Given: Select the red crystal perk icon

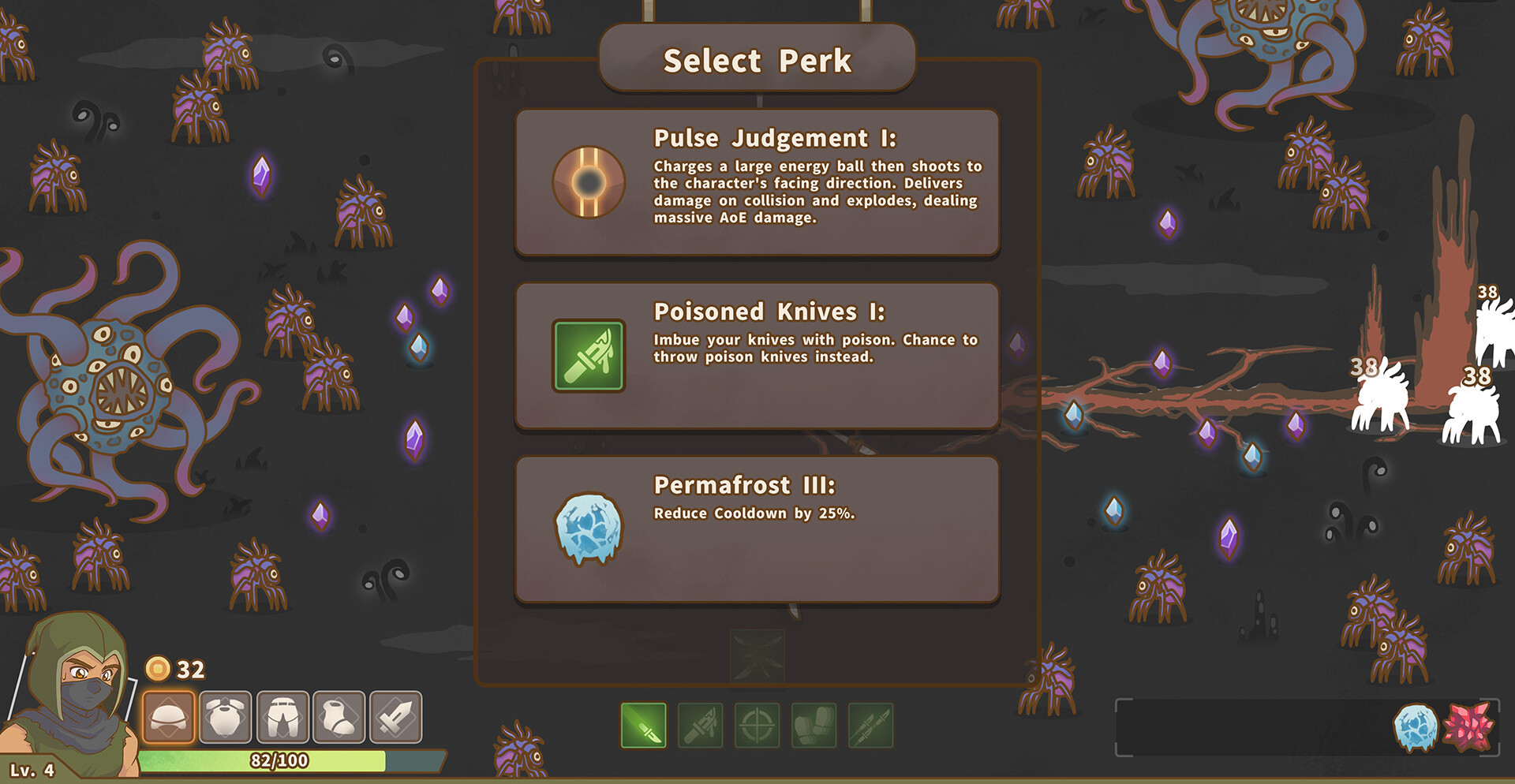Looking at the screenshot, I should pyautogui.click(x=1471, y=727).
